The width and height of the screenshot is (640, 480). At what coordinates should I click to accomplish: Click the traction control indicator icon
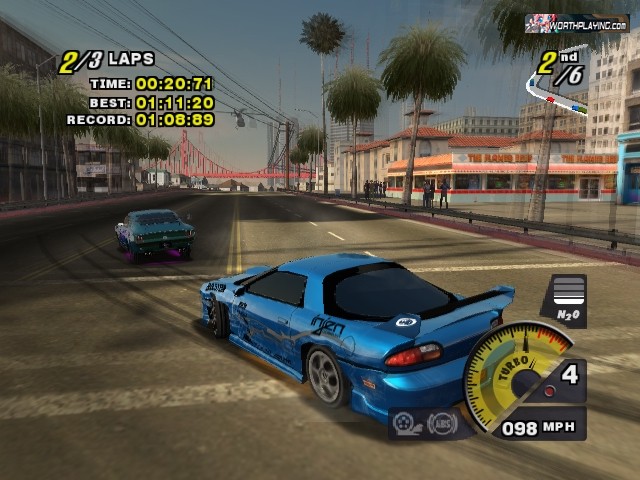pyautogui.click(x=406, y=424)
